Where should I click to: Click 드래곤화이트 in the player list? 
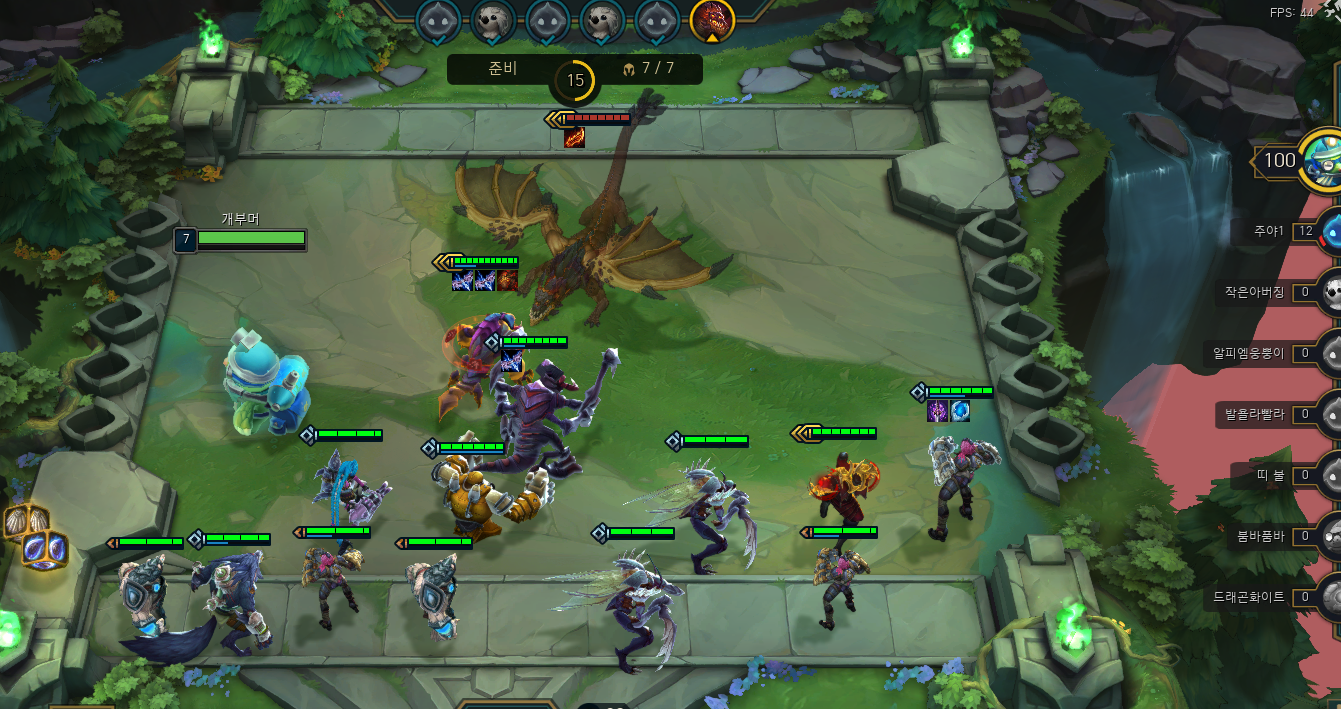pos(1248,597)
